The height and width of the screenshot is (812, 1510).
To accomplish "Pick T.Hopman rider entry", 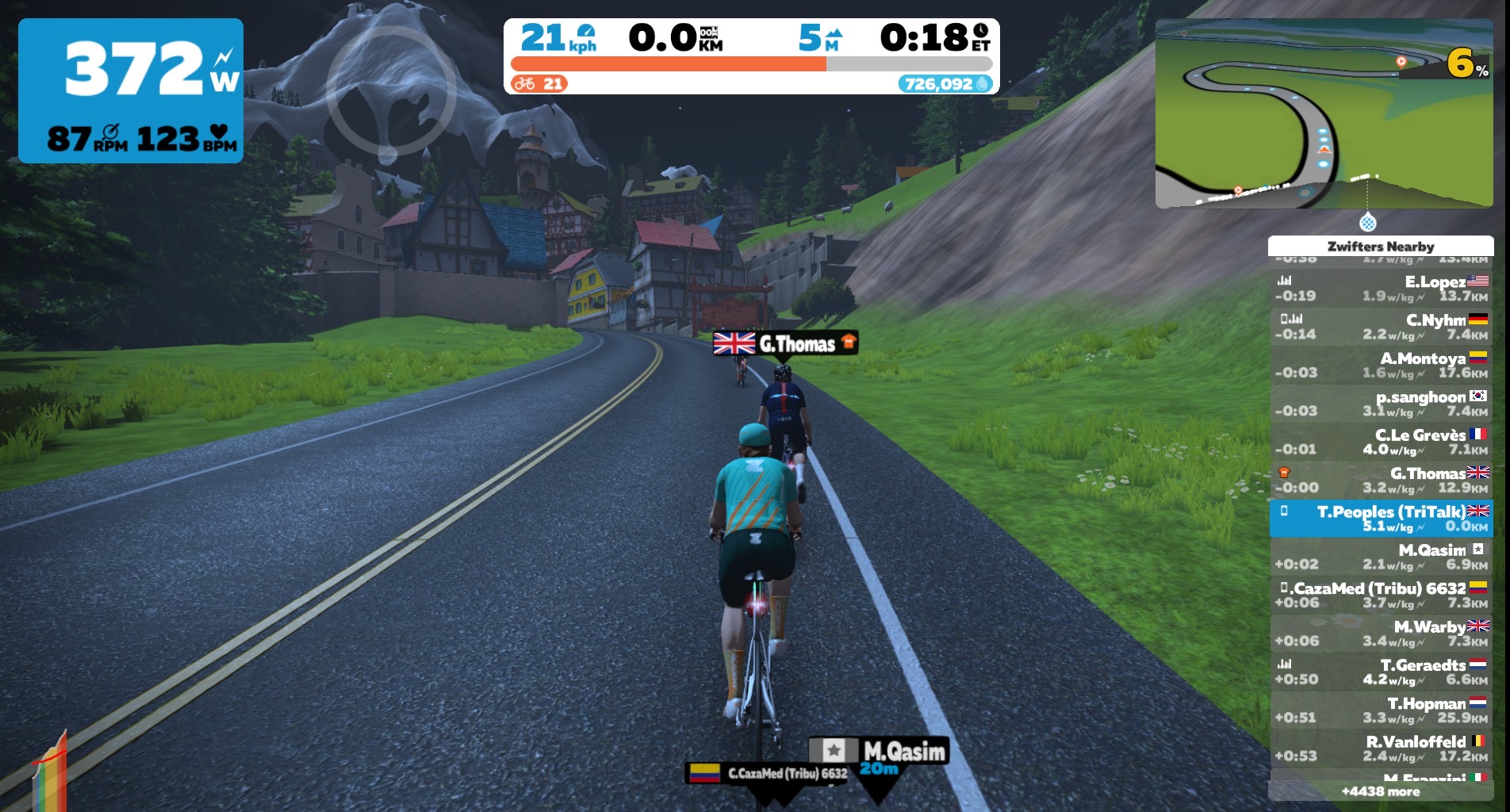I will (x=1381, y=710).
